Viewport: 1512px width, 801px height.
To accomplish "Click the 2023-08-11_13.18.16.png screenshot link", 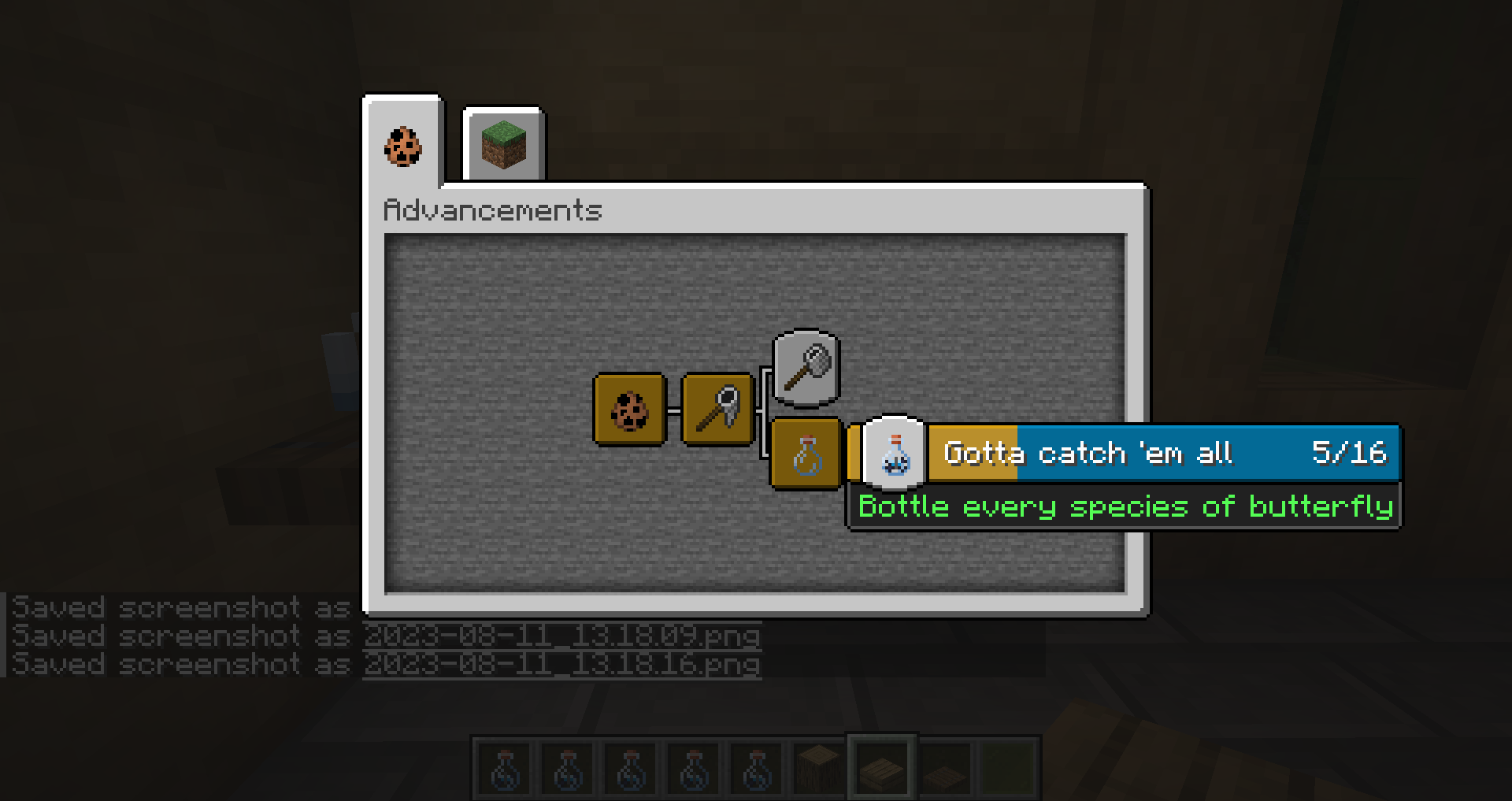I will click(x=561, y=664).
